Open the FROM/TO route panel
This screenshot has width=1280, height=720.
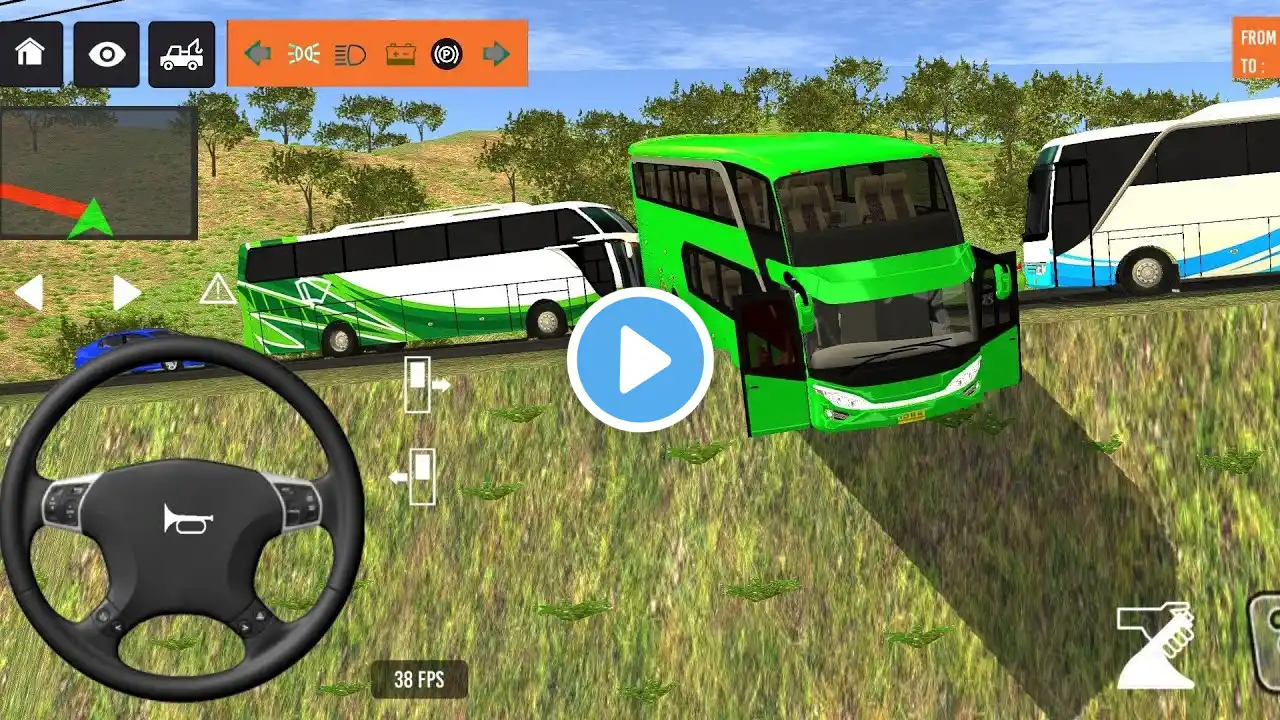pos(1258,50)
